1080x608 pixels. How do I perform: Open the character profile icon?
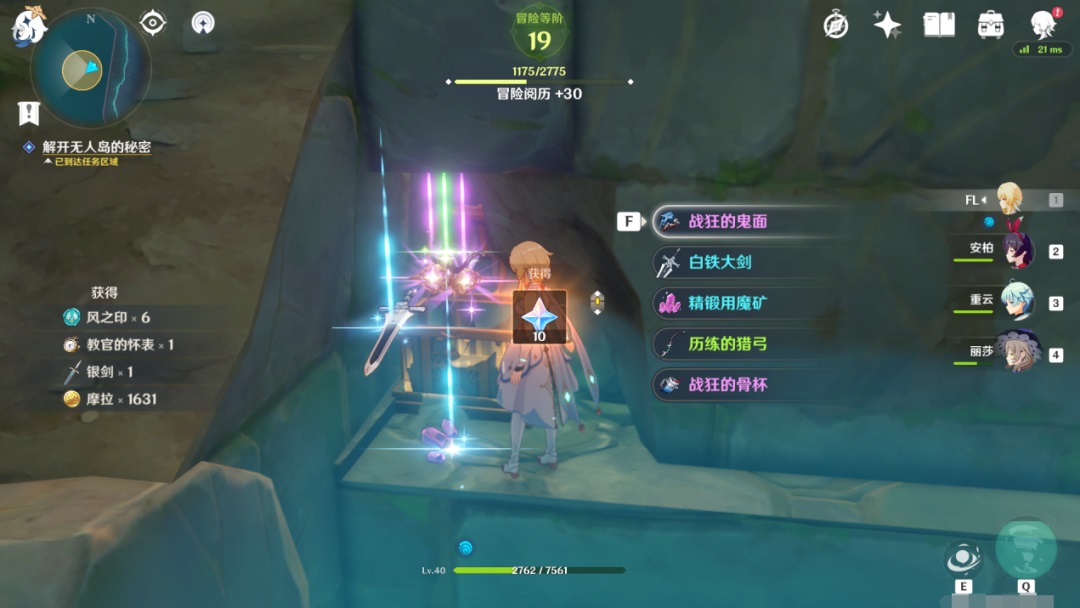(x=1043, y=25)
